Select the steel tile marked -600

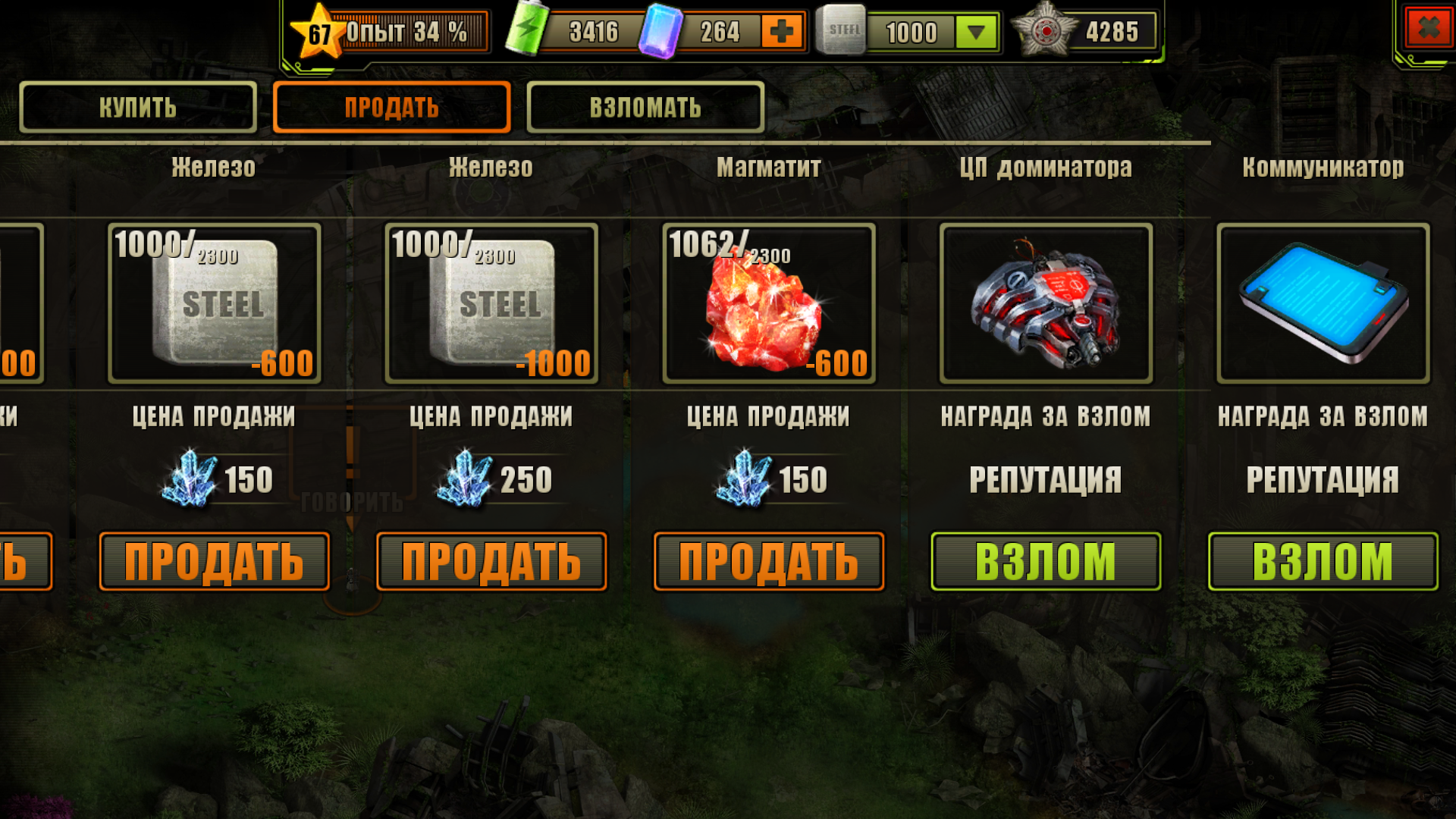214,303
